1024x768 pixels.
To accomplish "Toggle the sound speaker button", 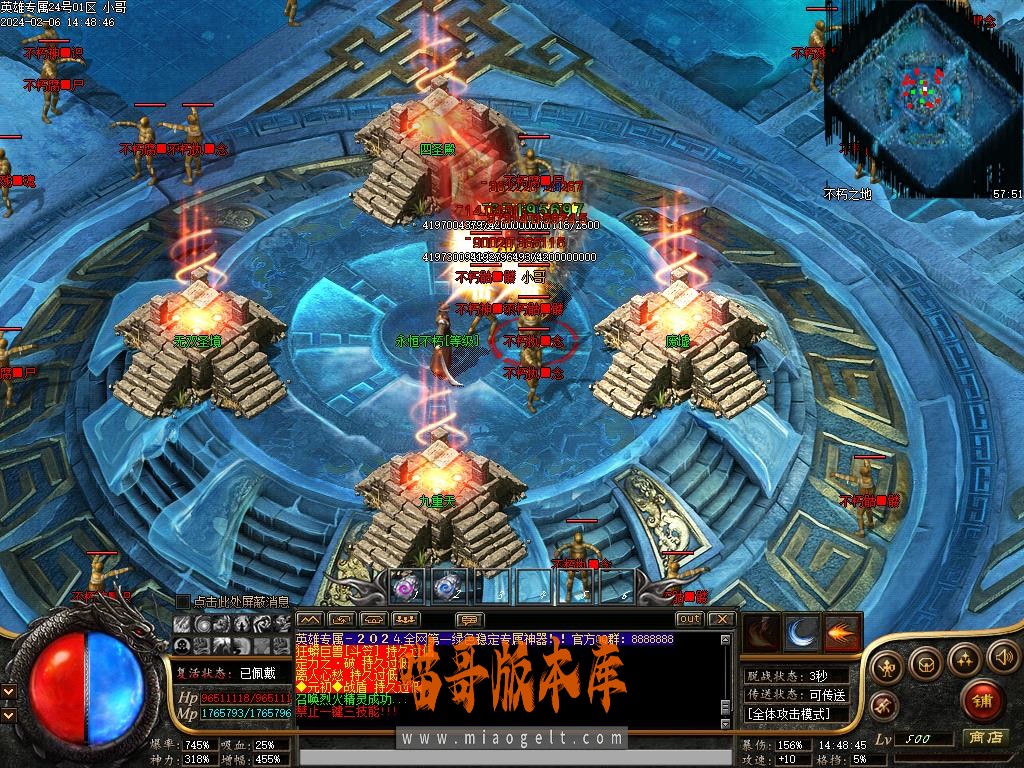I will [1001, 657].
